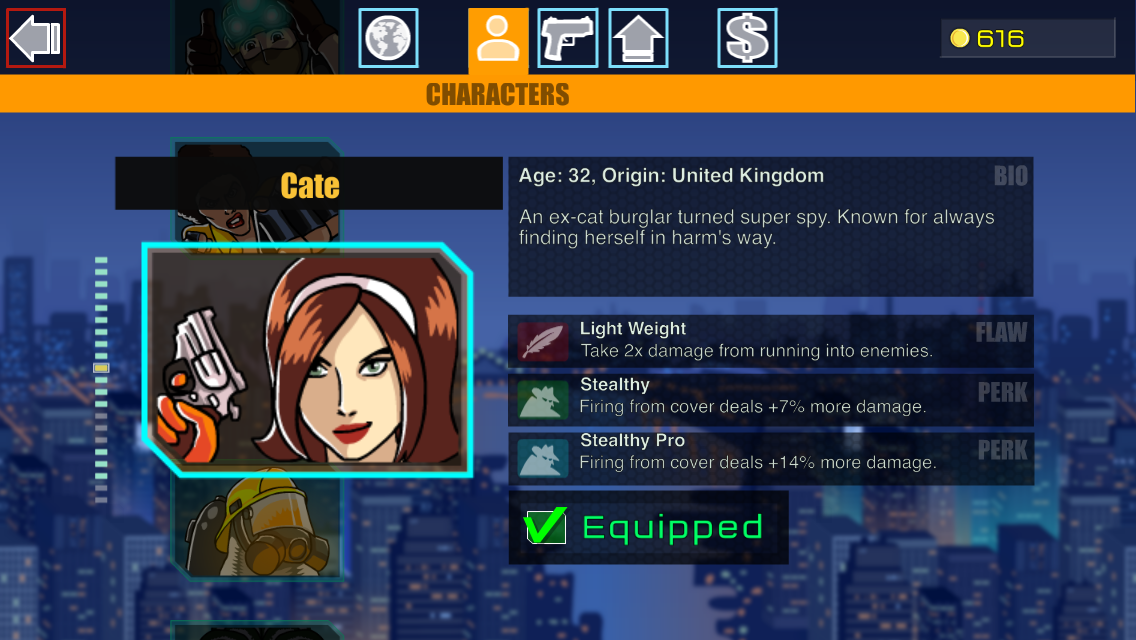Open the world globe tab
Image resolution: width=1136 pixels, height=640 pixels.
tap(388, 38)
